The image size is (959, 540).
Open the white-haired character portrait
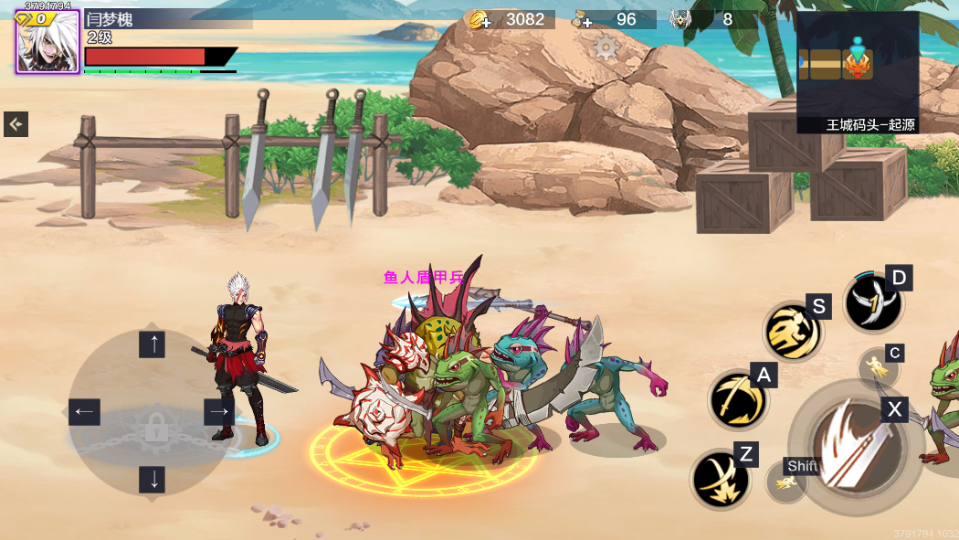(47, 43)
